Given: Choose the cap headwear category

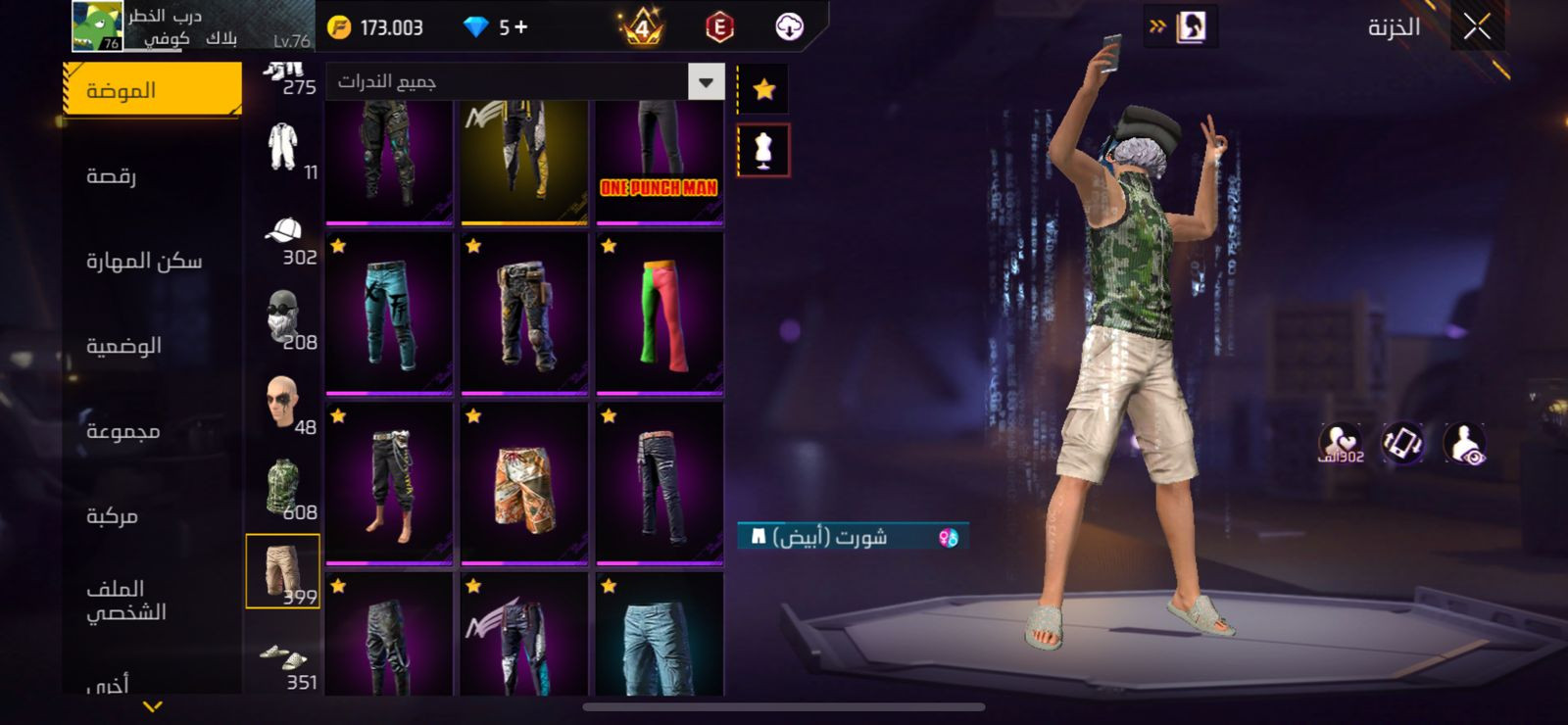Looking at the screenshot, I should pos(283,233).
